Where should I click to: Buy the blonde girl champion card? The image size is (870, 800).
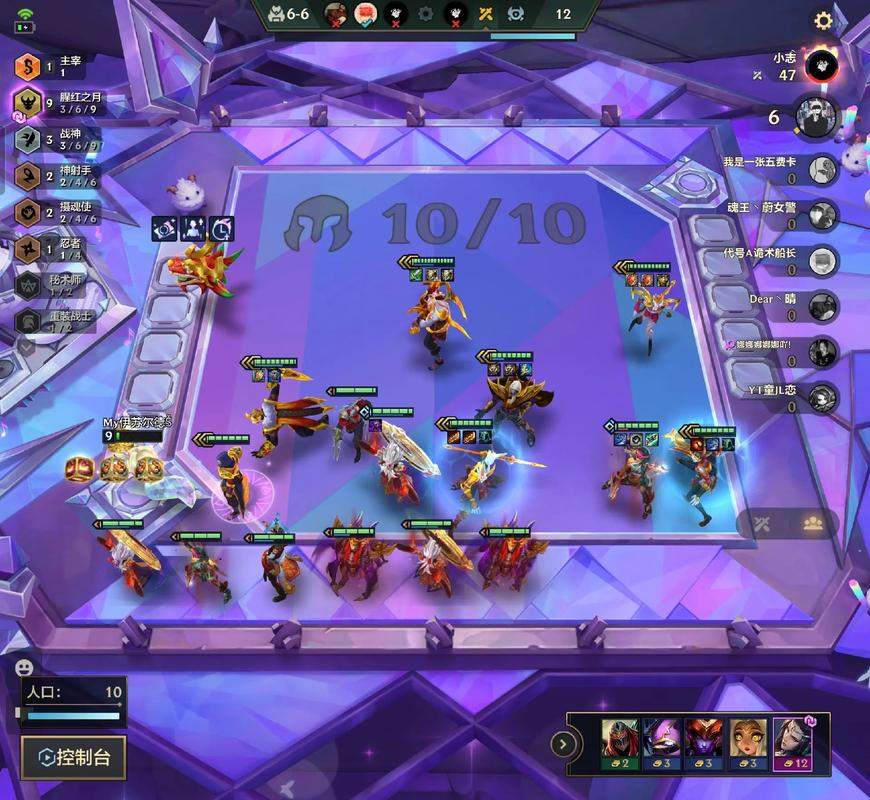click(x=749, y=745)
